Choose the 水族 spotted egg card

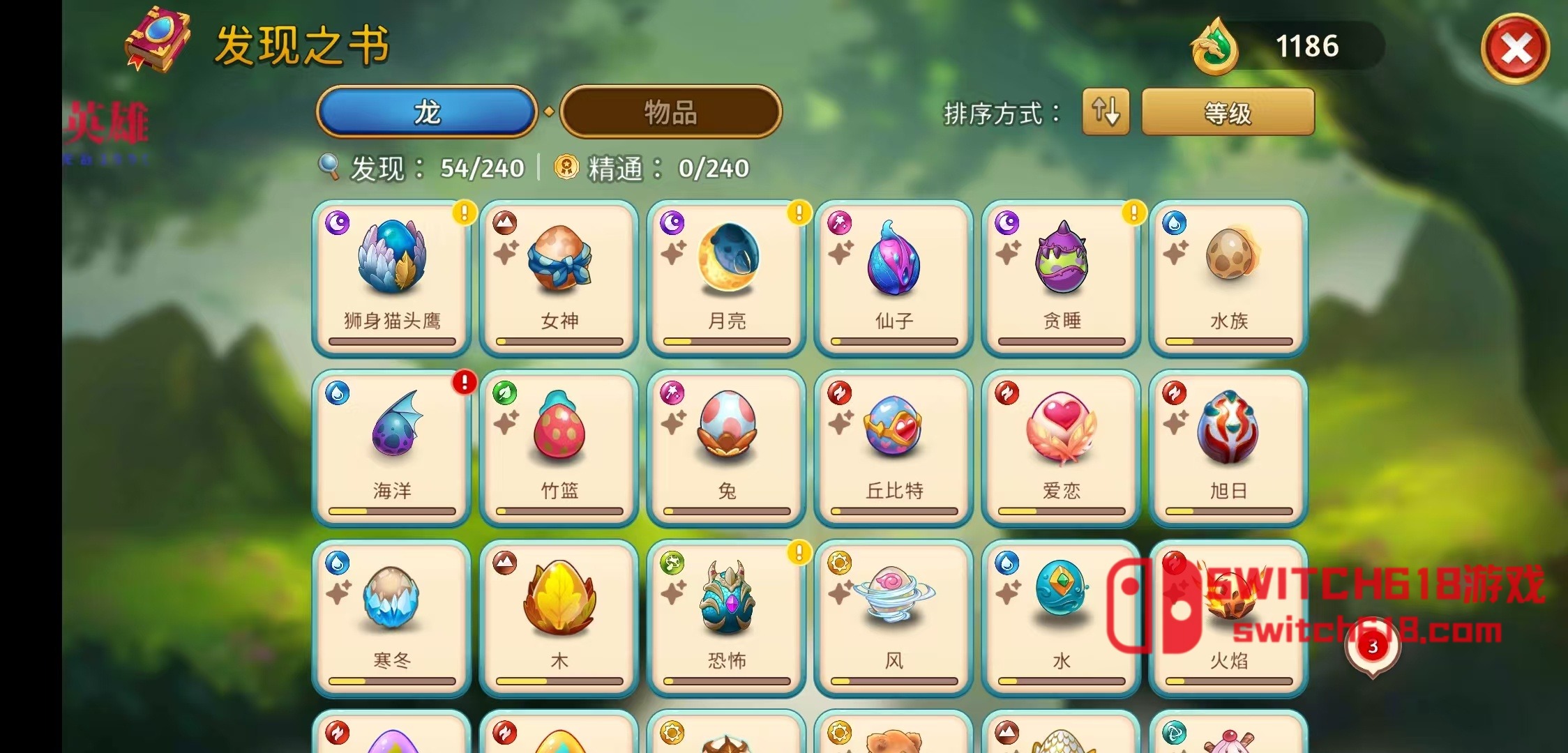1229,277
